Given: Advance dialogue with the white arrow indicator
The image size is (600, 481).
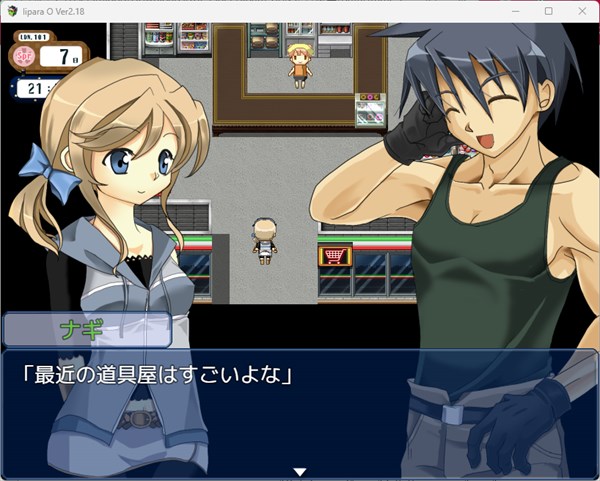Looking at the screenshot, I should [299, 471].
